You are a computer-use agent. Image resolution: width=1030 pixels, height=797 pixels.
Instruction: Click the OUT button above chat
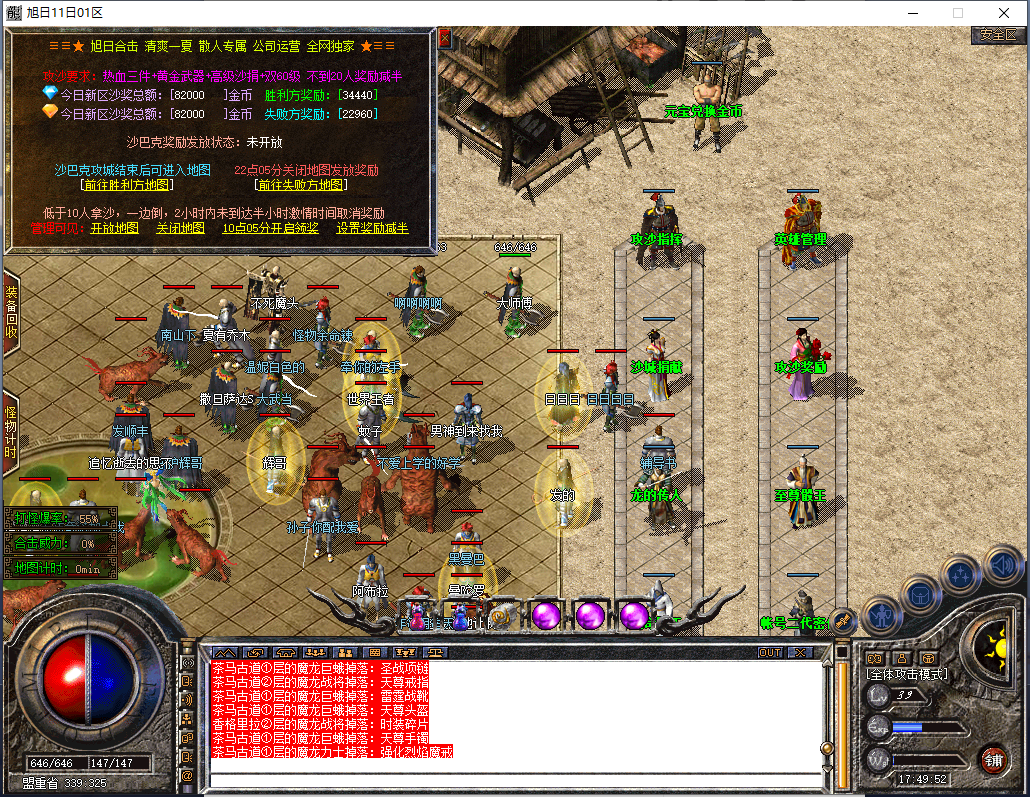click(x=769, y=652)
